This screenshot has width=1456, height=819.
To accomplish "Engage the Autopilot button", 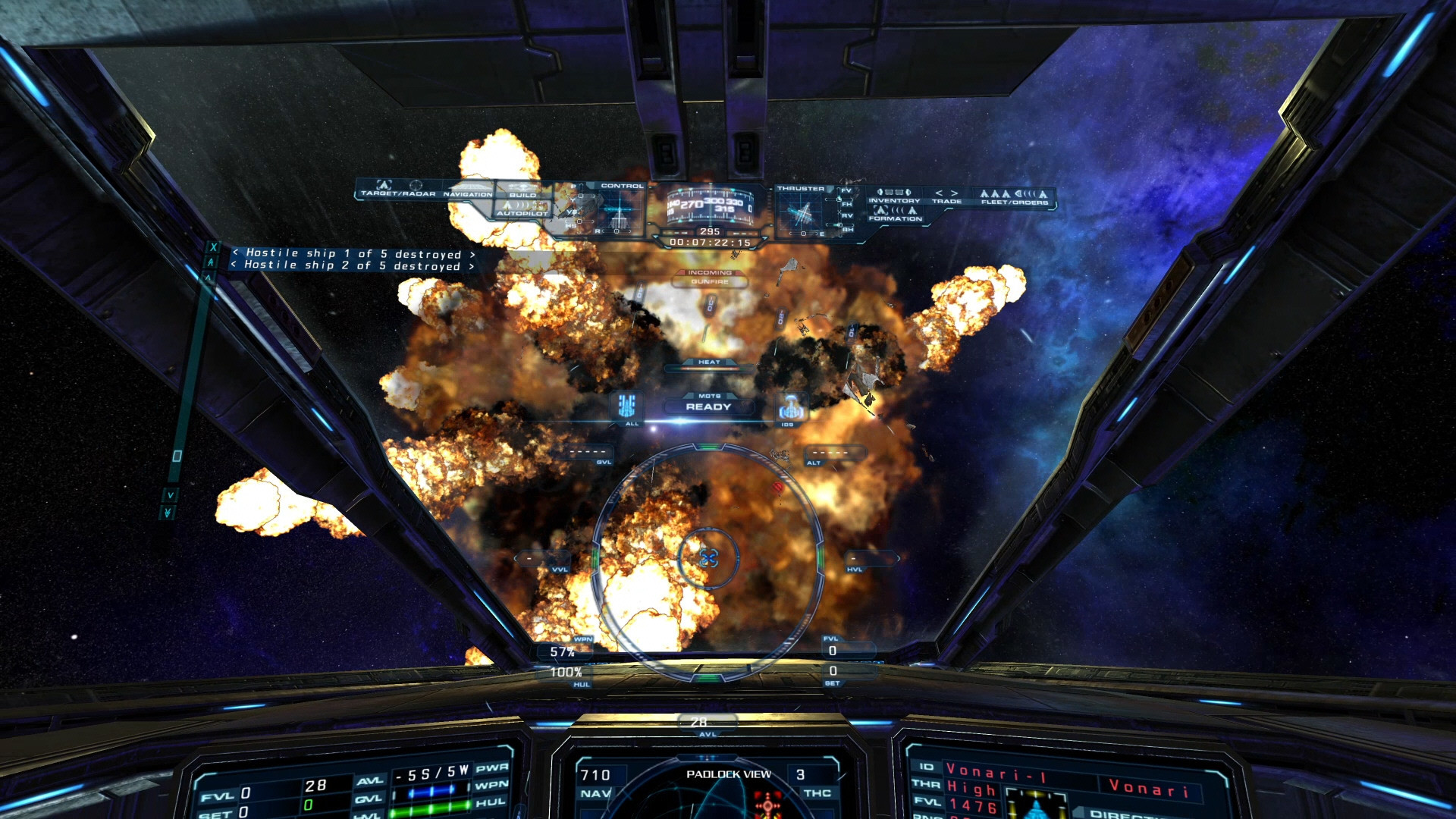I will [x=522, y=209].
